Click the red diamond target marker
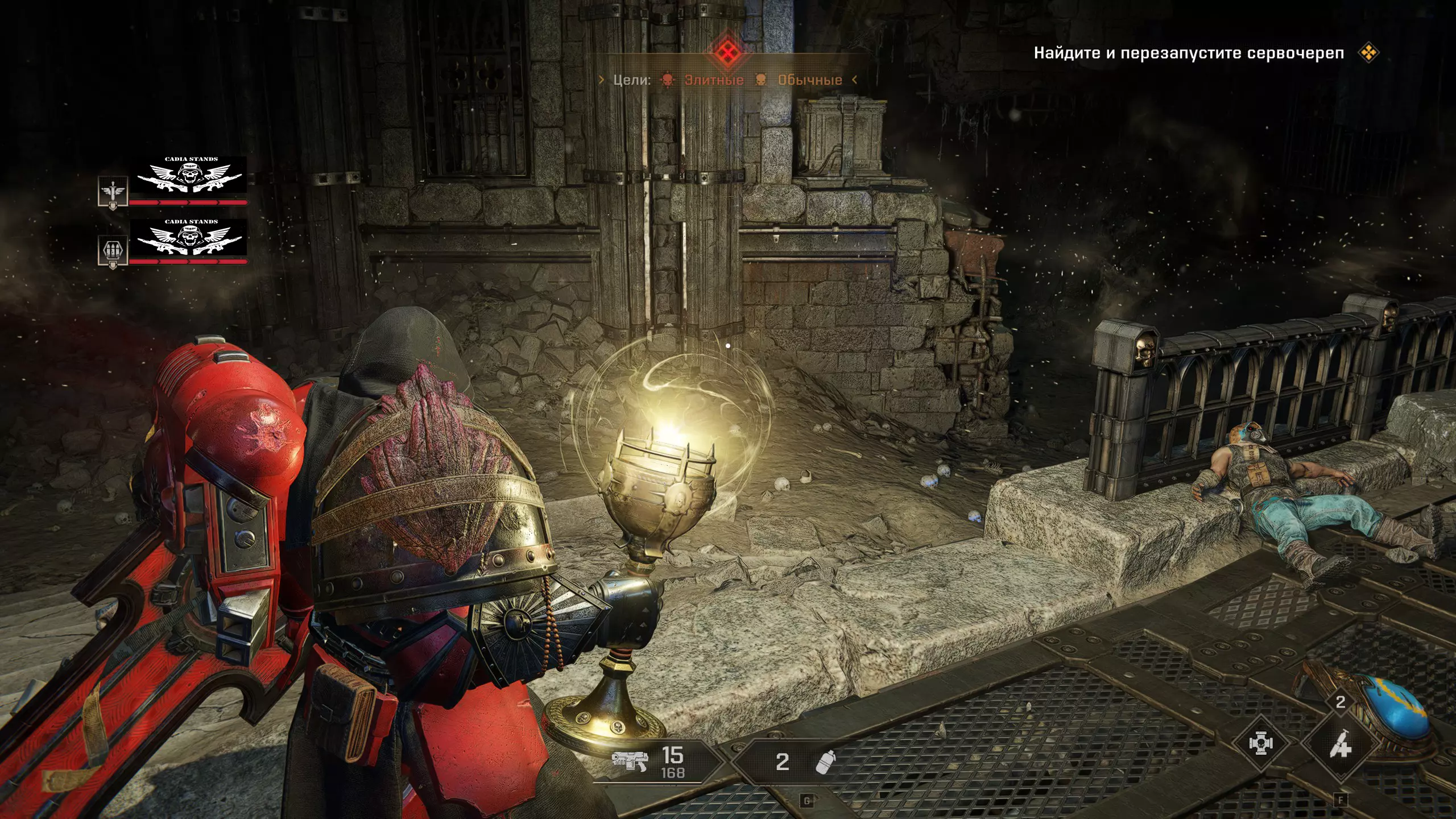This screenshot has height=819, width=1456. tap(726, 53)
